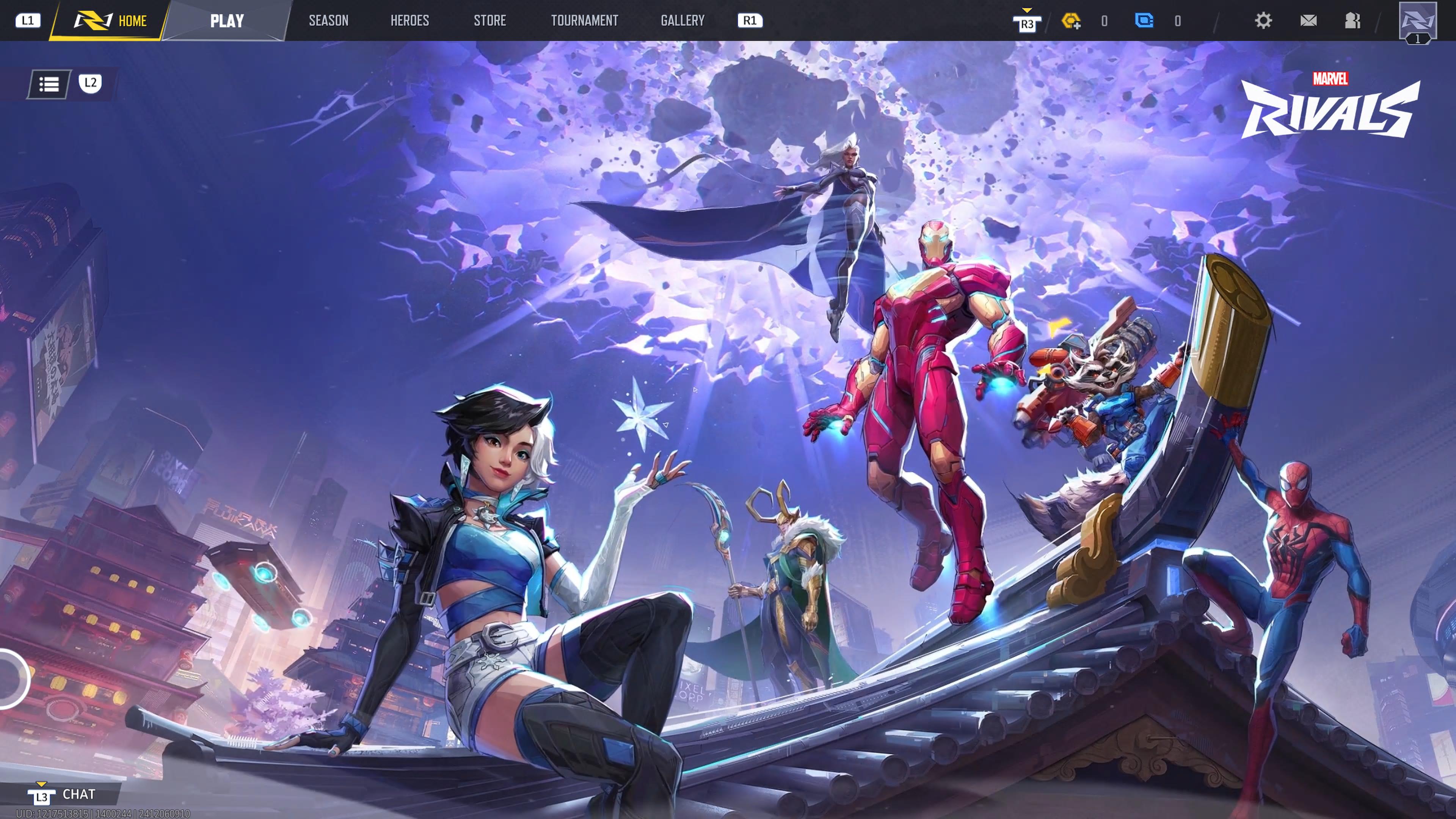1456x819 pixels.
Task: Check mail via the envelope icon
Action: [1308, 21]
